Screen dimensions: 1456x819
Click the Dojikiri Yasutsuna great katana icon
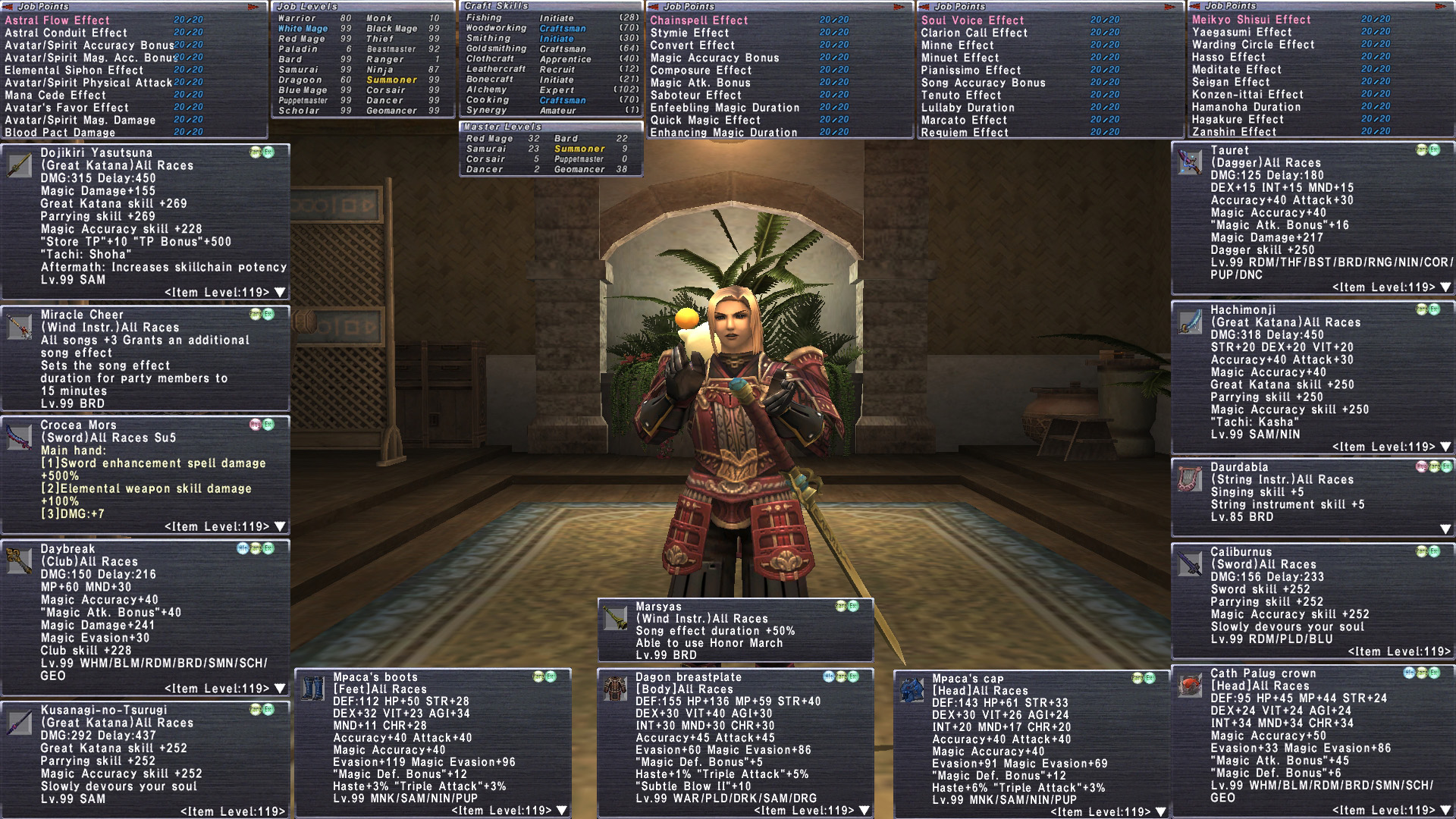pos(19,166)
